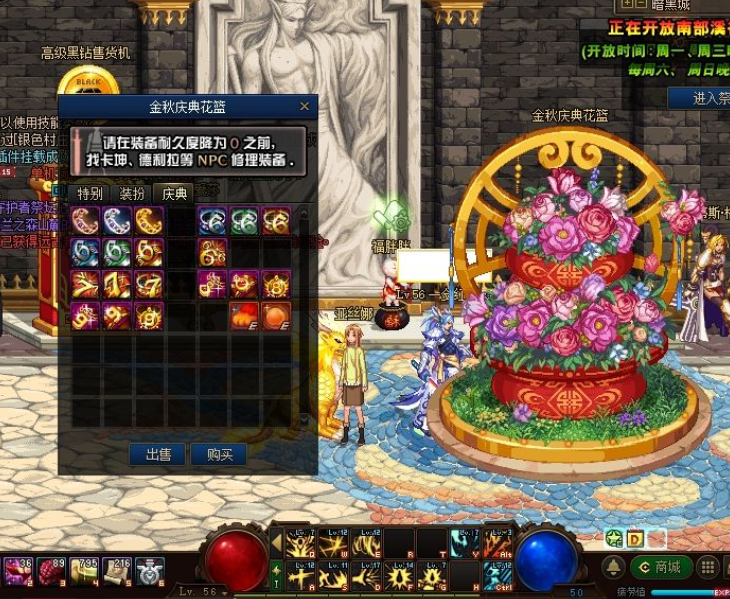Viewport: 730px width, 599px height.
Task: Open the 商城 mall button
Action: tap(660, 568)
